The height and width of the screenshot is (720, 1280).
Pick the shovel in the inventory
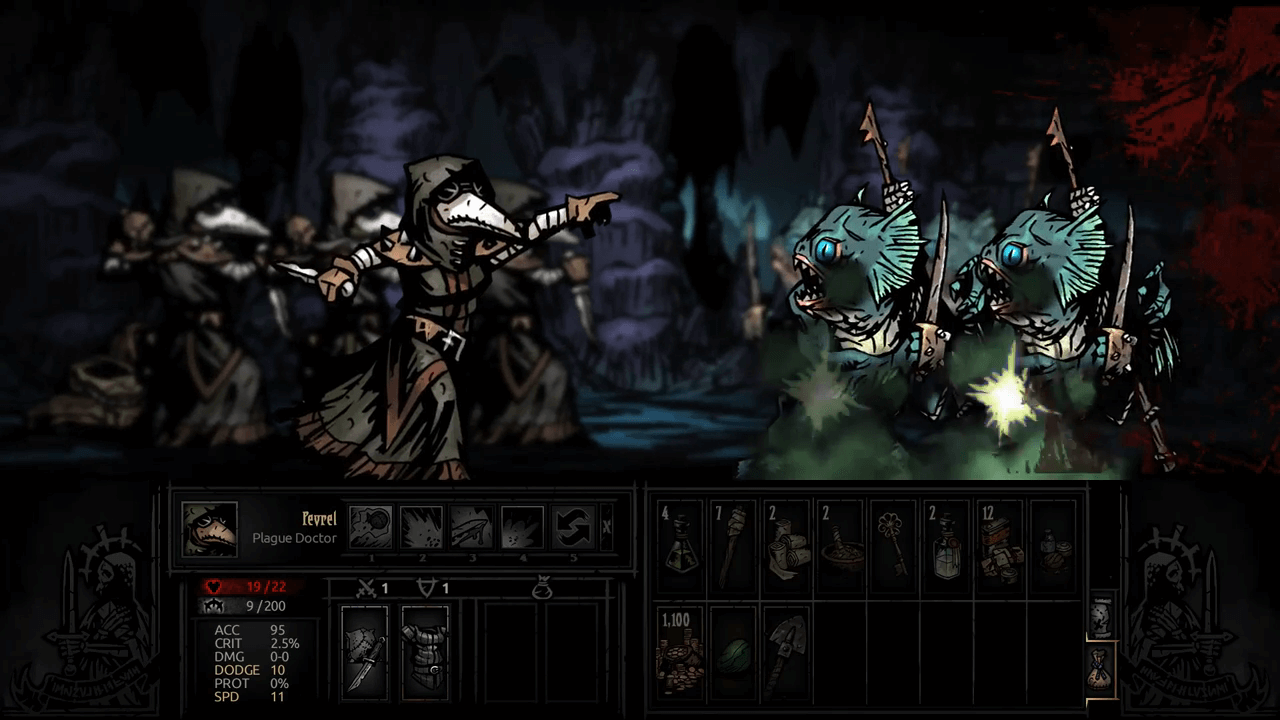[787, 650]
